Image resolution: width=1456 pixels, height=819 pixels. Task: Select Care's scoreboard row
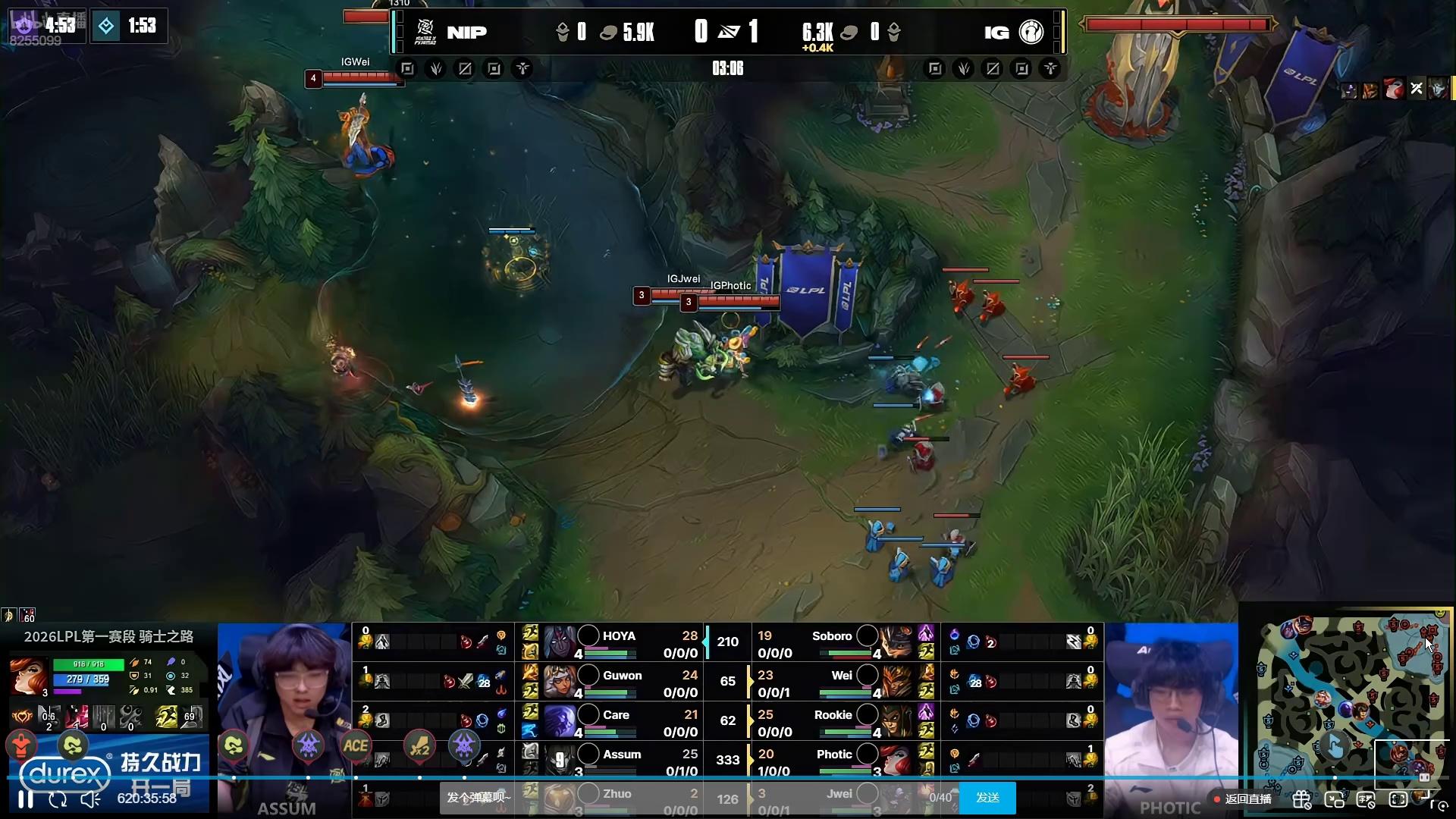[616, 721]
